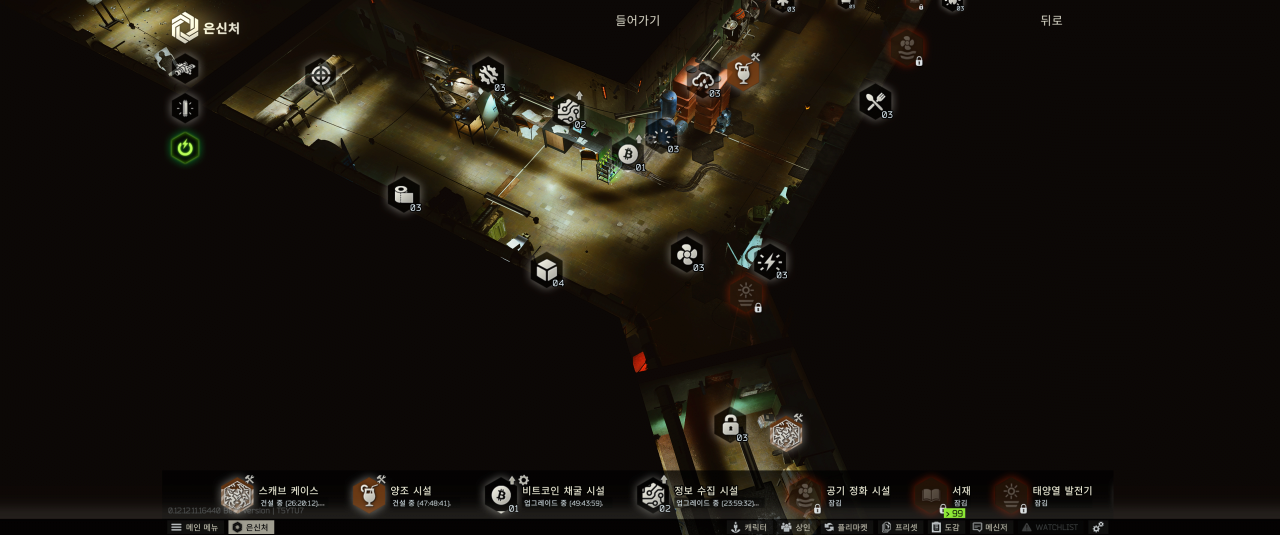This screenshot has height=535, width=1280.
Task: Open the shooting range crosshair icon
Action: tap(320, 74)
